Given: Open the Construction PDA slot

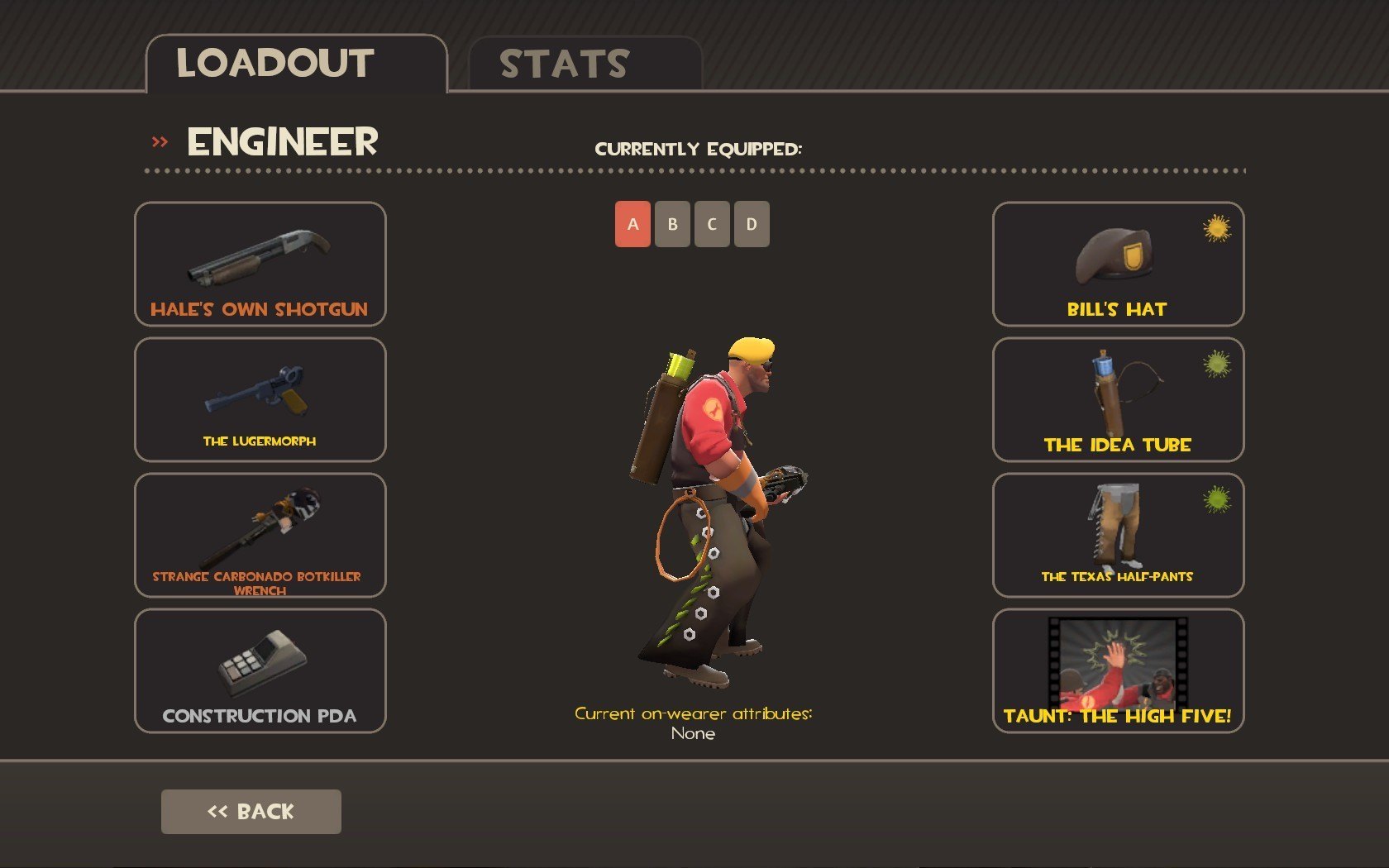Looking at the screenshot, I should pyautogui.click(x=260, y=670).
